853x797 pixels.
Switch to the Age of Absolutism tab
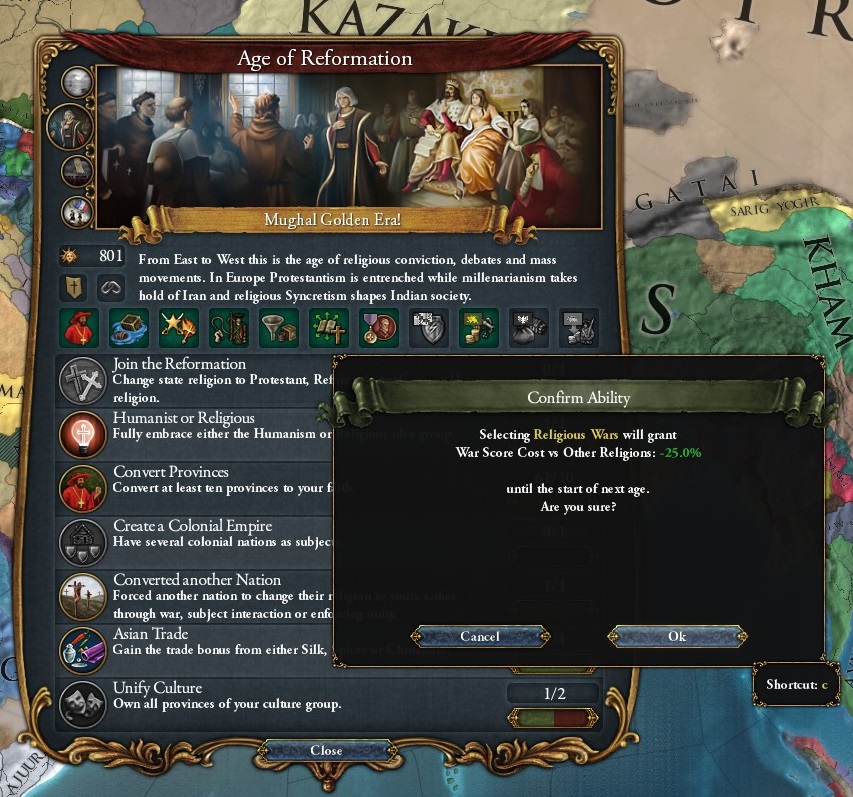tap(77, 171)
